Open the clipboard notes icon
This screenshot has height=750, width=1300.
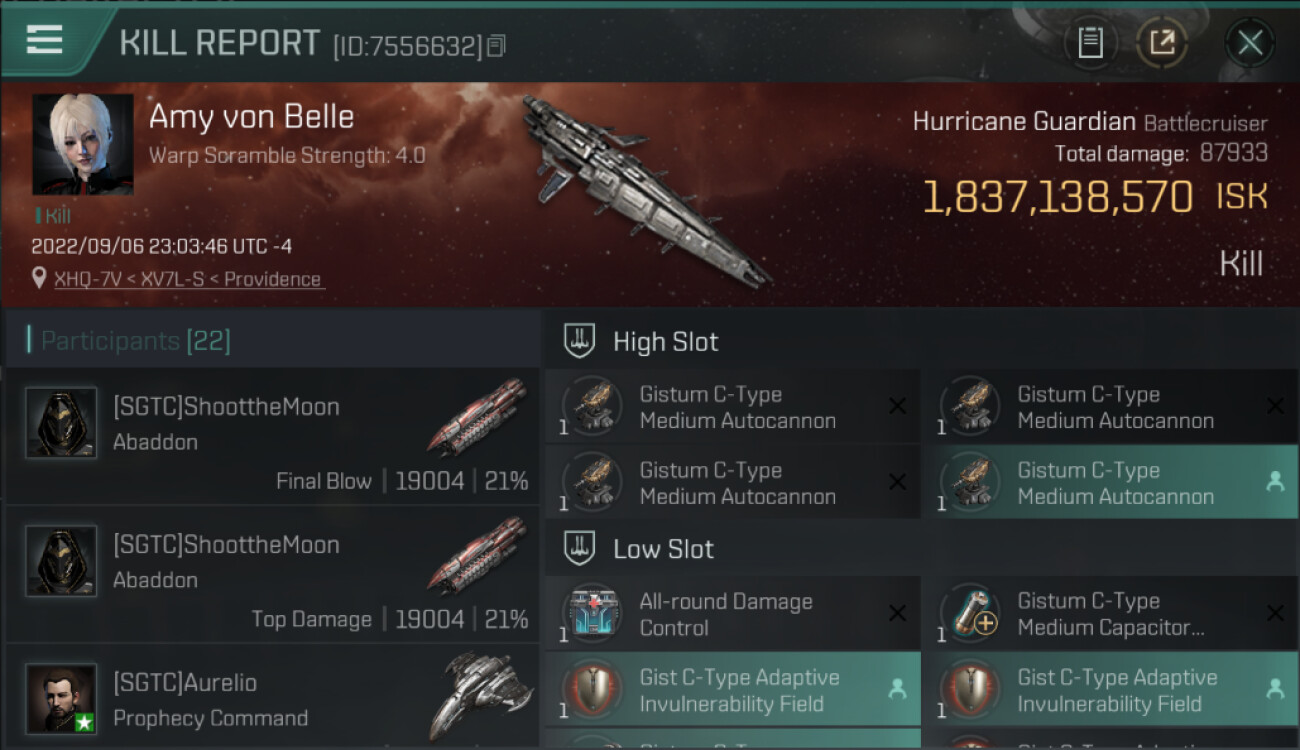pos(1090,43)
